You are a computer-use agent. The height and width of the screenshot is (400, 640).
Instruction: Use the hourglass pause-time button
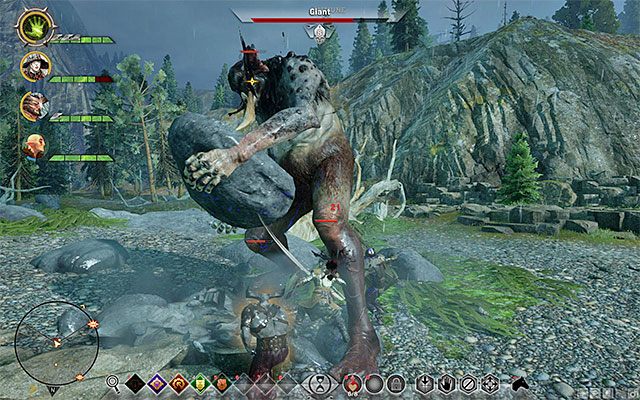tap(320, 382)
